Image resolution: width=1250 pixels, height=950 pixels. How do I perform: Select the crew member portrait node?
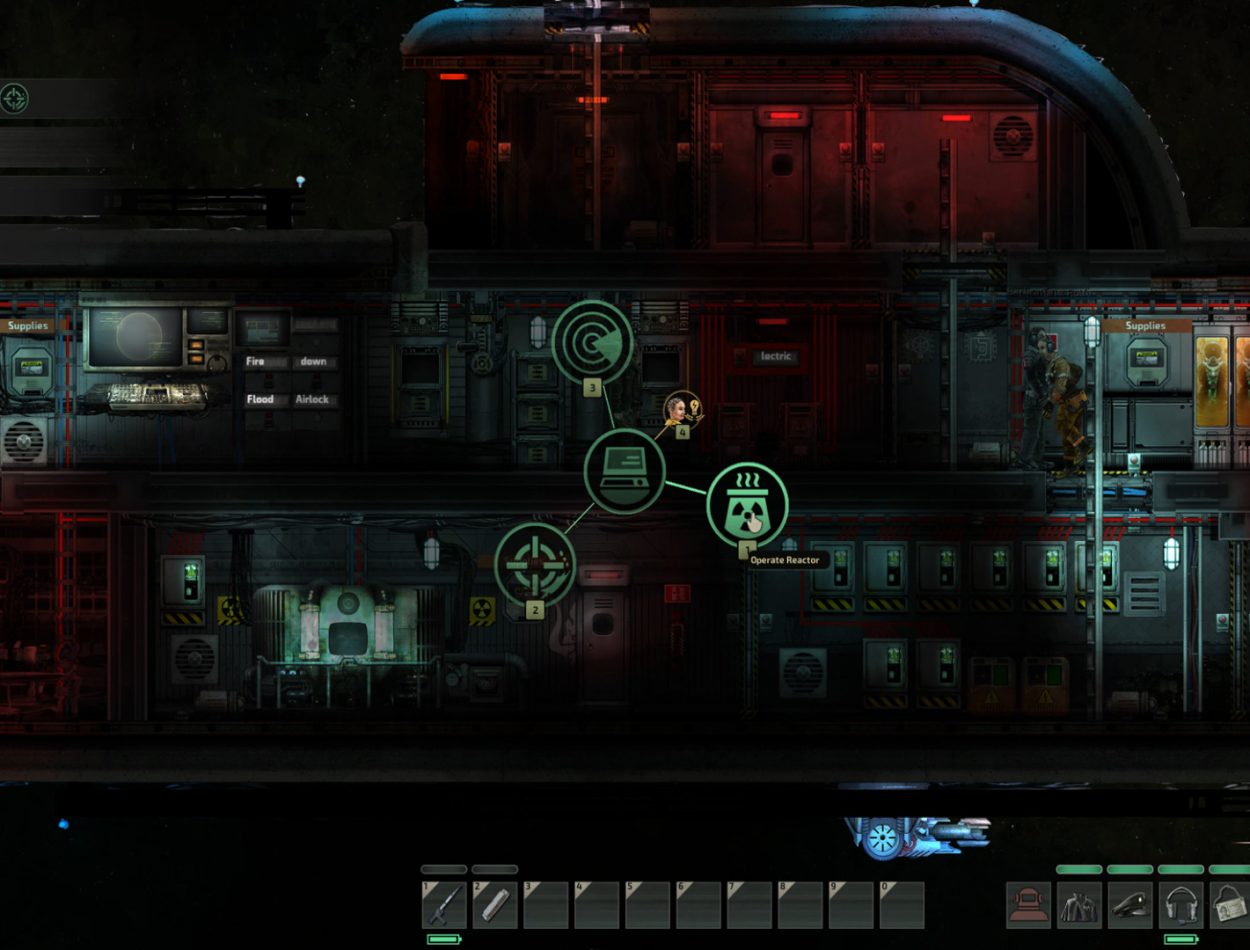(680, 408)
